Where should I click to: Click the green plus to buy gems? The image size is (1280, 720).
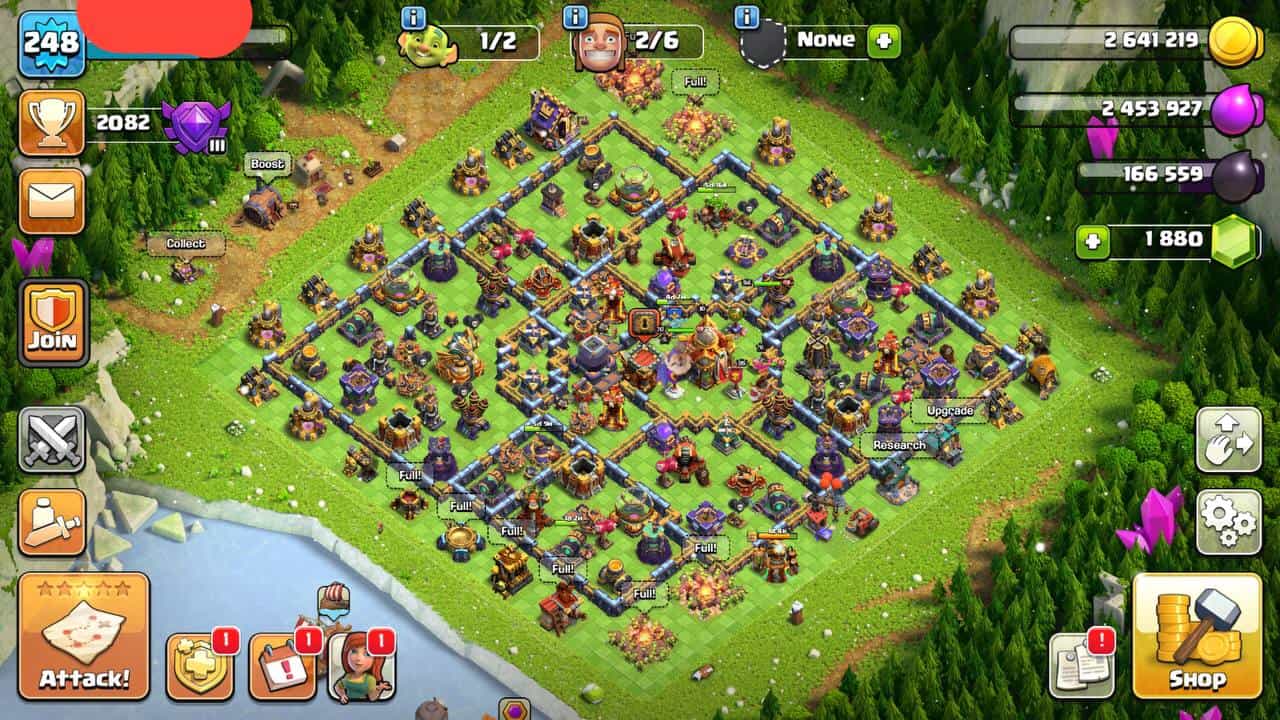[1092, 241]
